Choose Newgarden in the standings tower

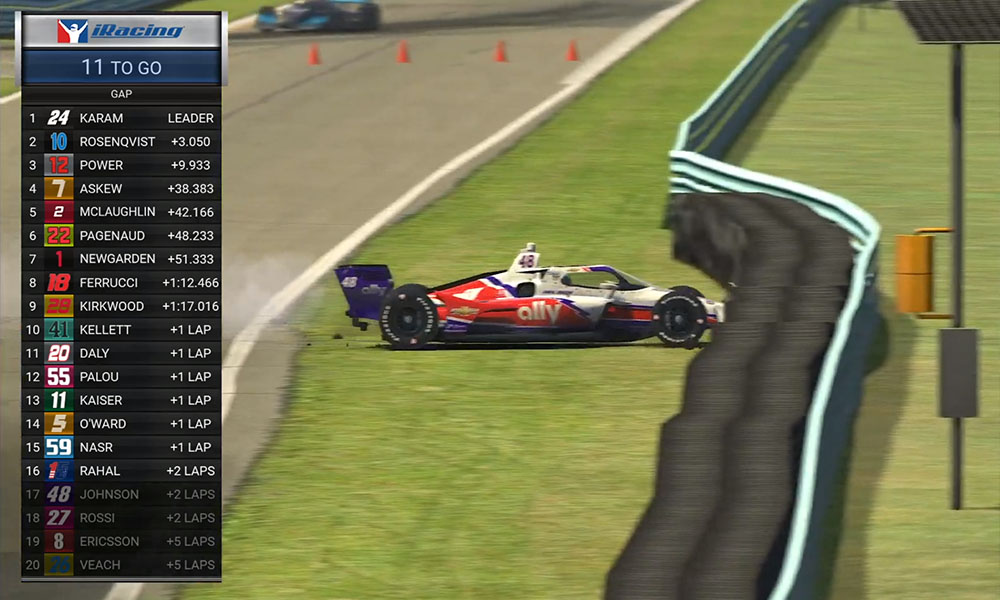point(121,259)
